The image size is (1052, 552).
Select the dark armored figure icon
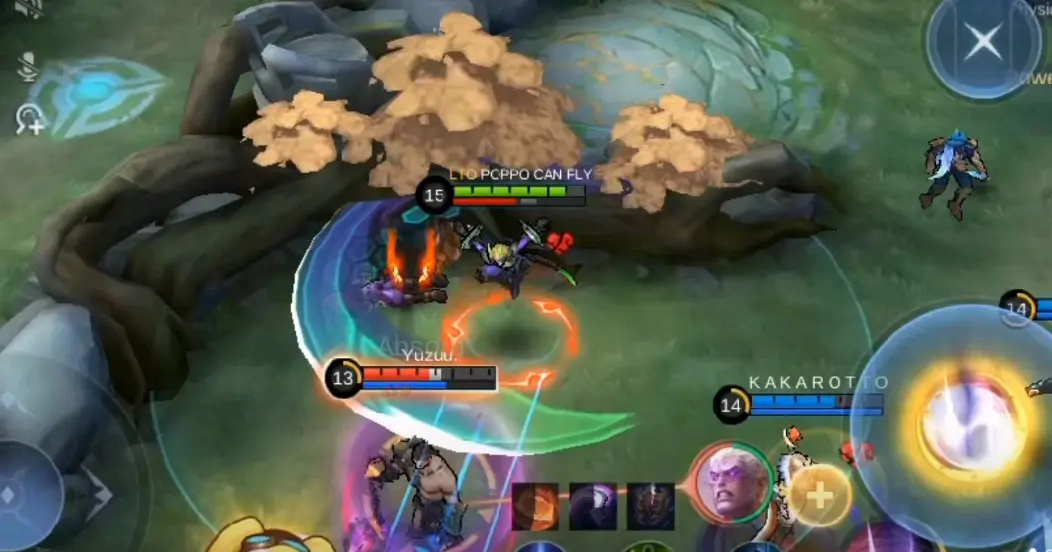click(x=651, y=506)
